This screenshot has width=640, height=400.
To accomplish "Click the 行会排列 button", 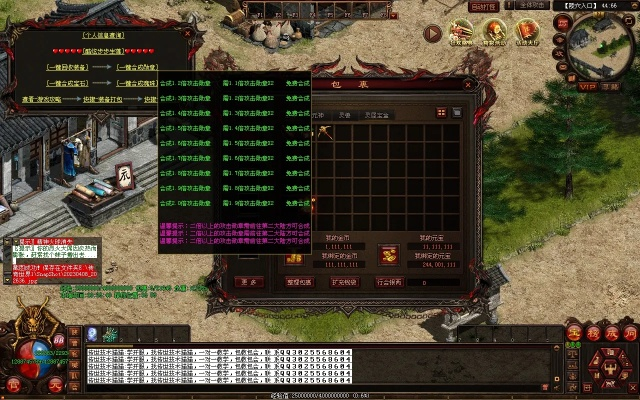I will pyautogui.click(x=391, y=282).
